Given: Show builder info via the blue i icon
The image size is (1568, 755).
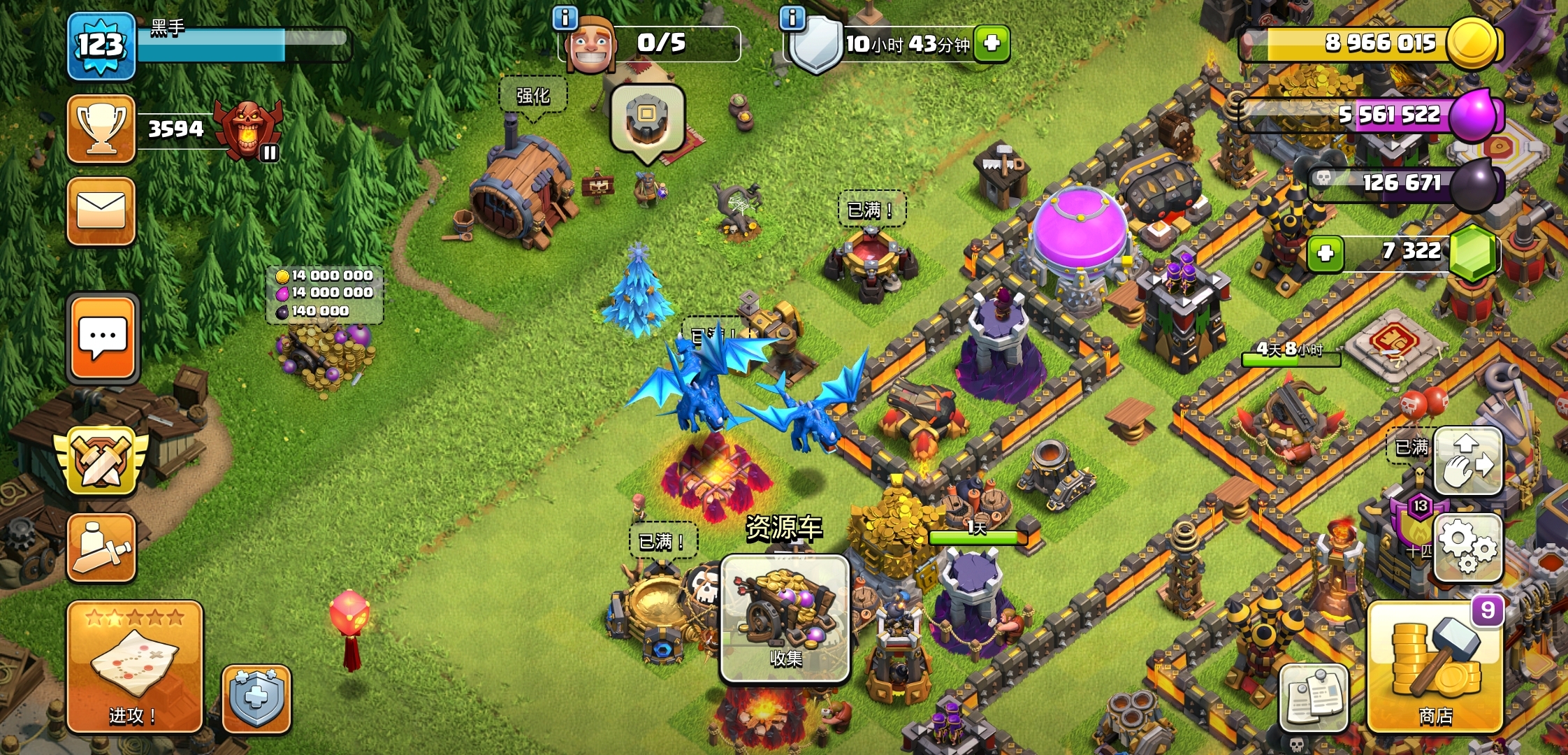Looking at the screenshot, I should point(565,17).
